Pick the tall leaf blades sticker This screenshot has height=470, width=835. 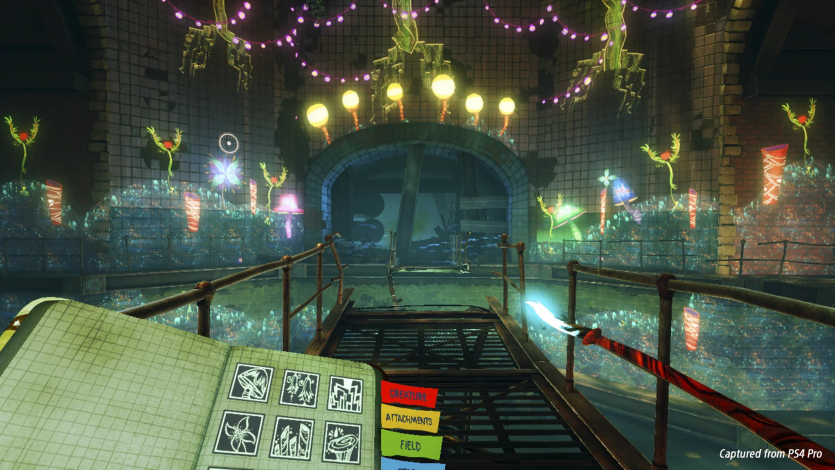click(x=291, y=437)
